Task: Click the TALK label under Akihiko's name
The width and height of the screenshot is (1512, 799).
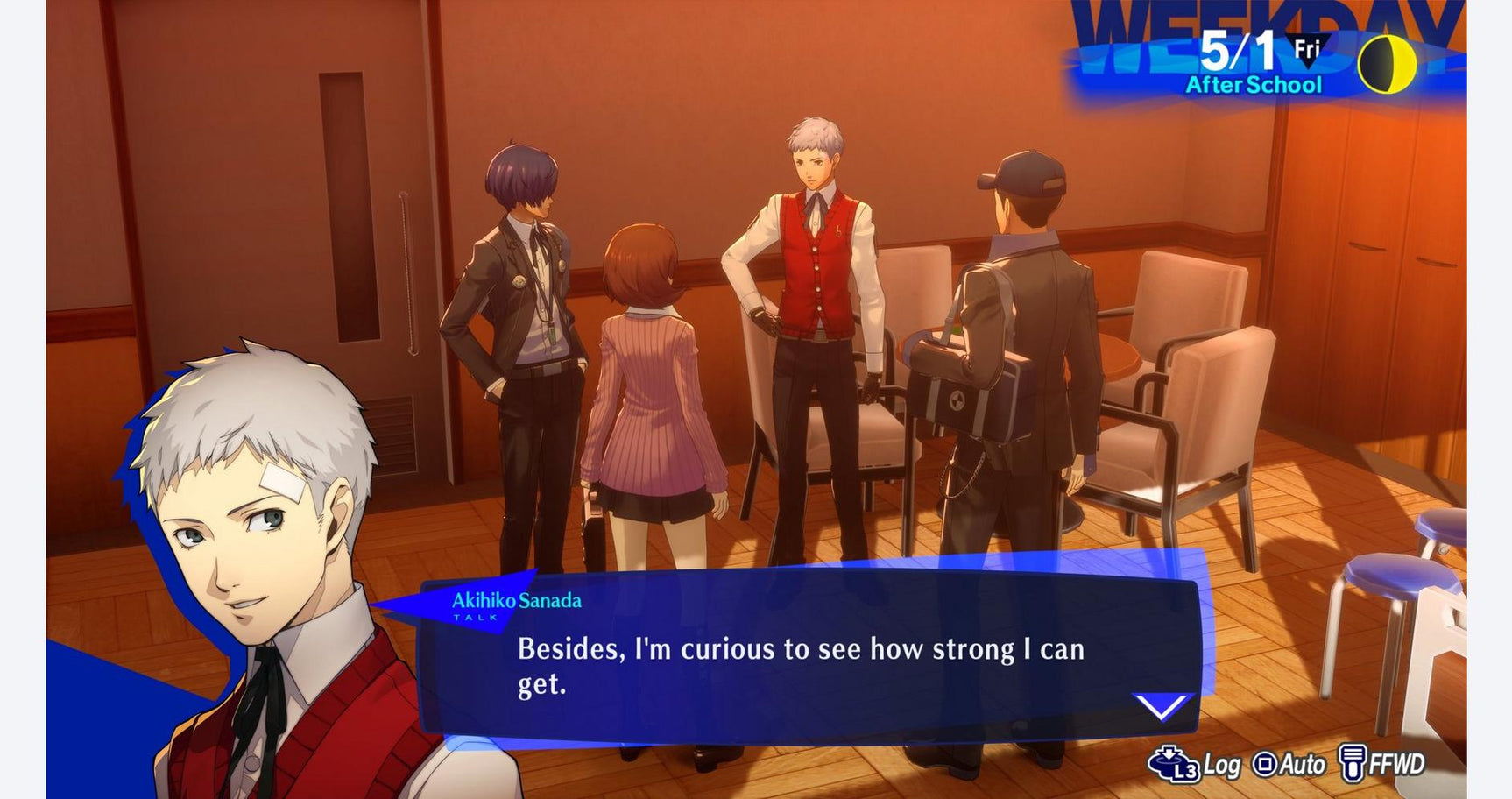Action: (x=477, y=619)
